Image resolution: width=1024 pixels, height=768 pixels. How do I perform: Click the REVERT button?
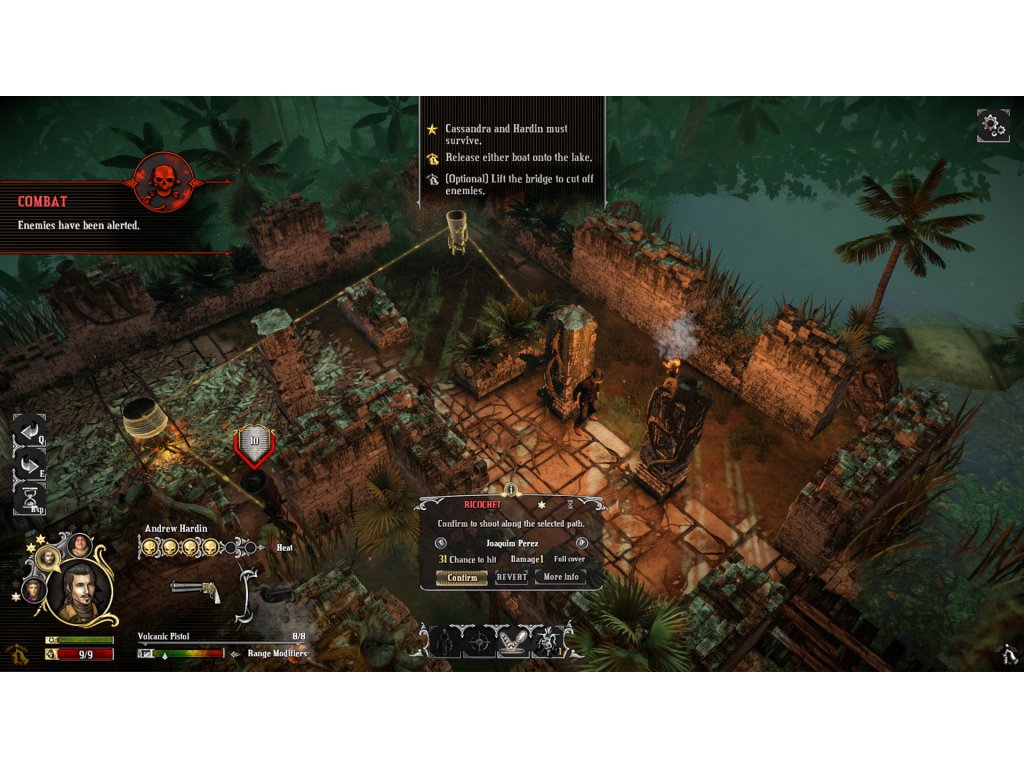point(511,577)
